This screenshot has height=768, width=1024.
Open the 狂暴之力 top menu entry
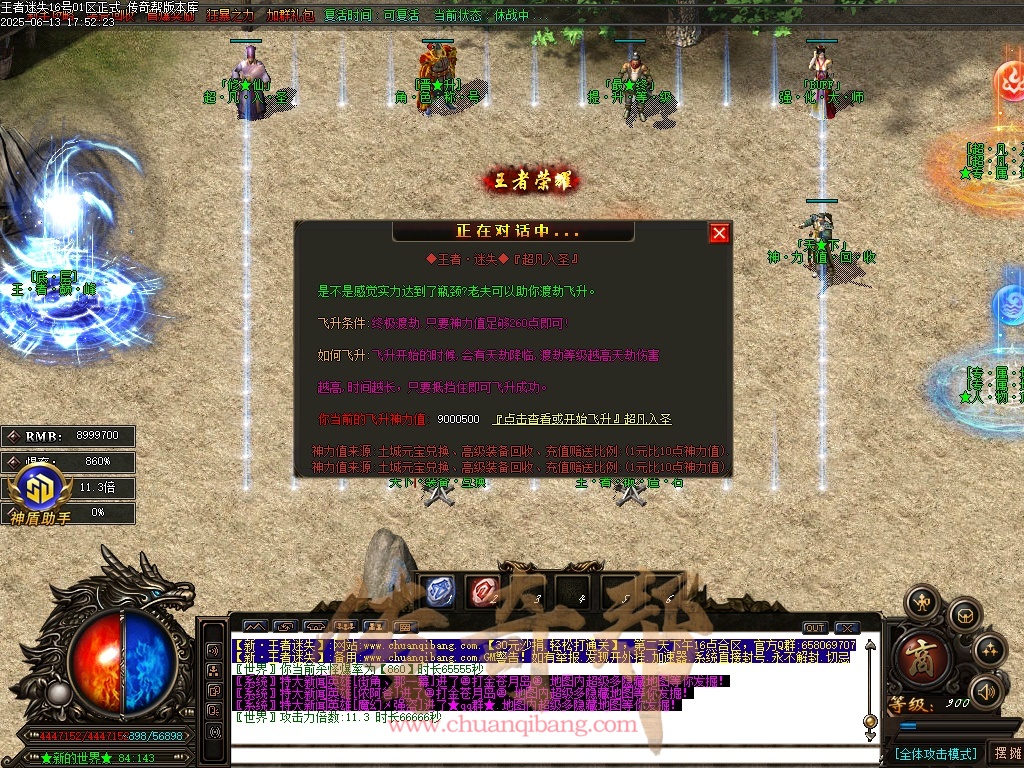point(230,16)
